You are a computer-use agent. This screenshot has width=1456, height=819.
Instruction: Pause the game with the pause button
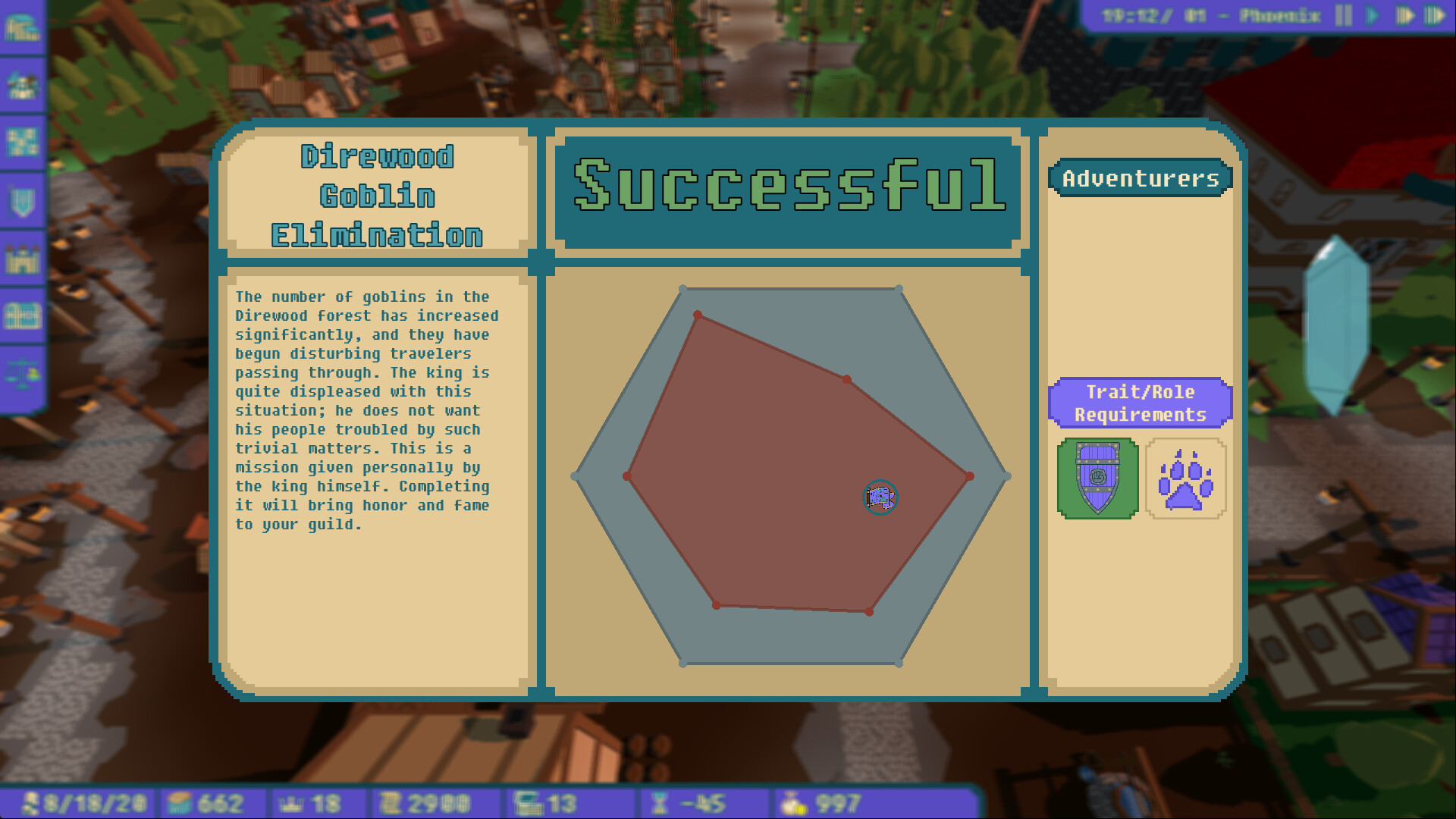click(1342, 16)
